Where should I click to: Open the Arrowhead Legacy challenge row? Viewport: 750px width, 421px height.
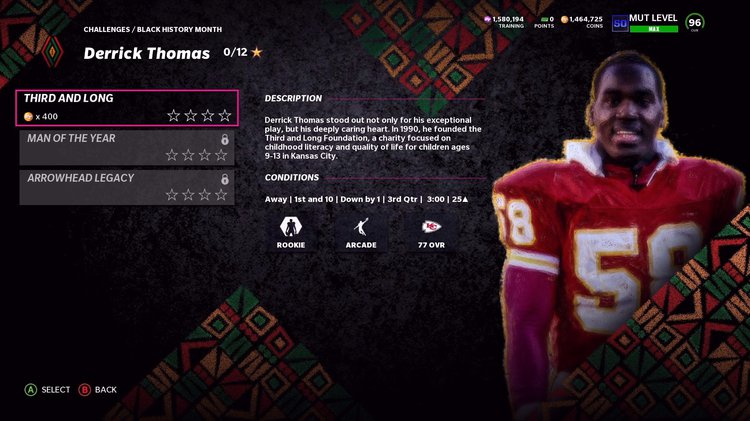pyautogui.click(x=128, y=187)
